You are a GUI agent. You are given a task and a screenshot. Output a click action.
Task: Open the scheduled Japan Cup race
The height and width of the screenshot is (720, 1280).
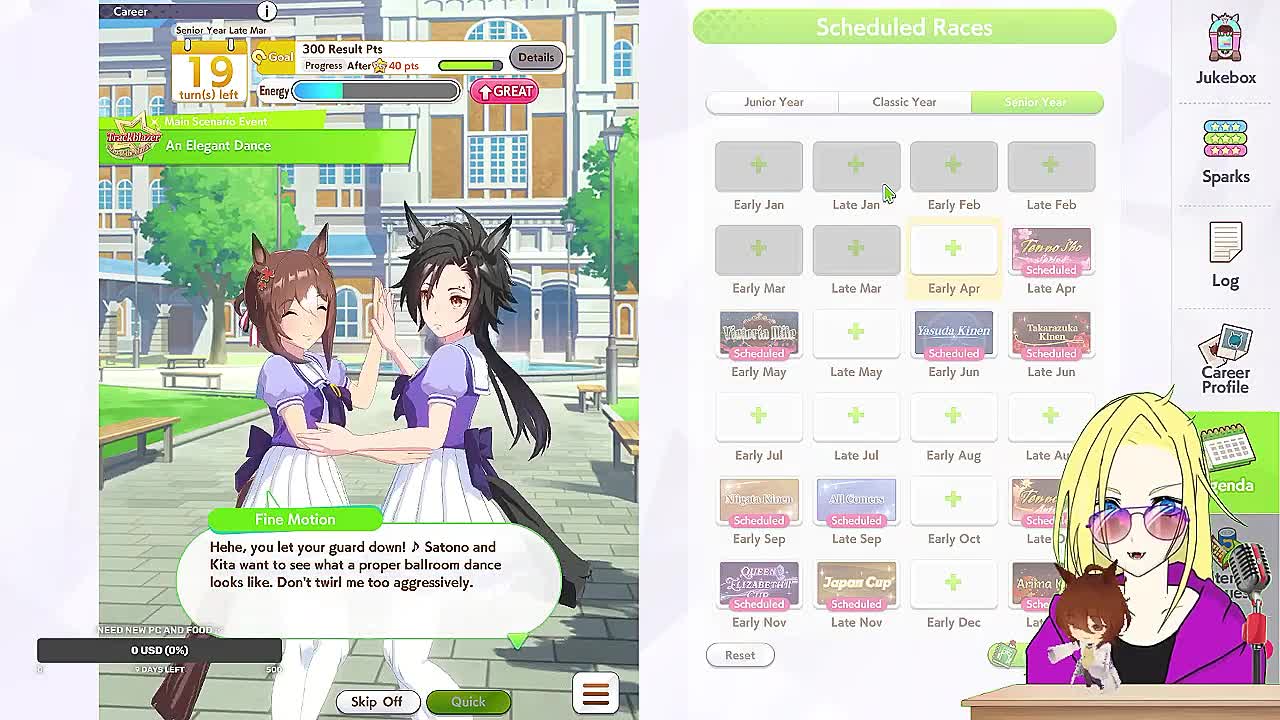click(856, 584)
